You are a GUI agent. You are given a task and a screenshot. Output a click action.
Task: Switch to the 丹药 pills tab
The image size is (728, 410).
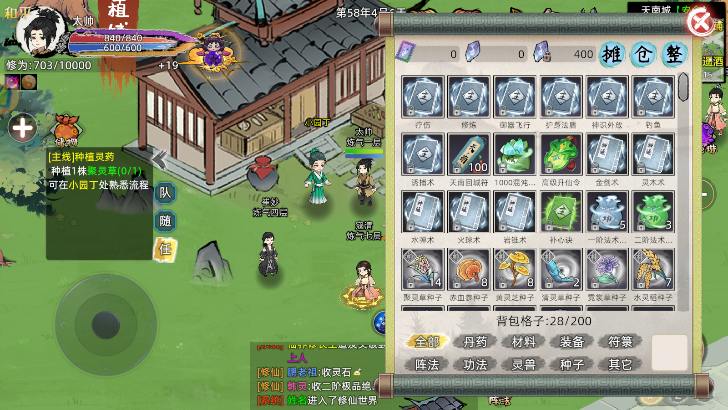click(x=477, y=342)
